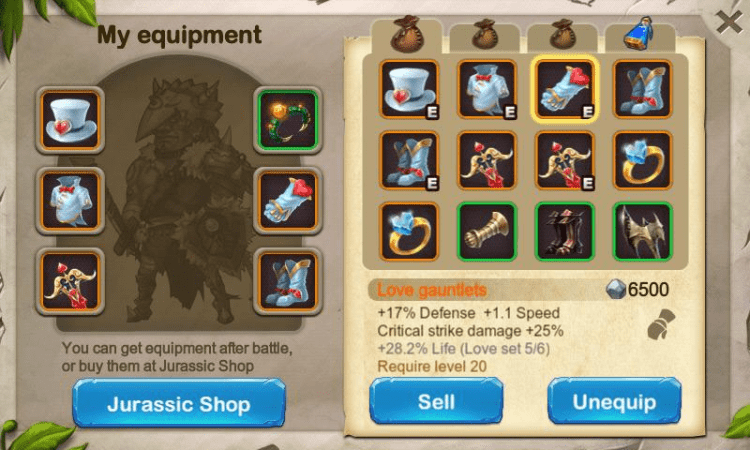Pick the boots marked E in the bag grid

coord(408,160)
